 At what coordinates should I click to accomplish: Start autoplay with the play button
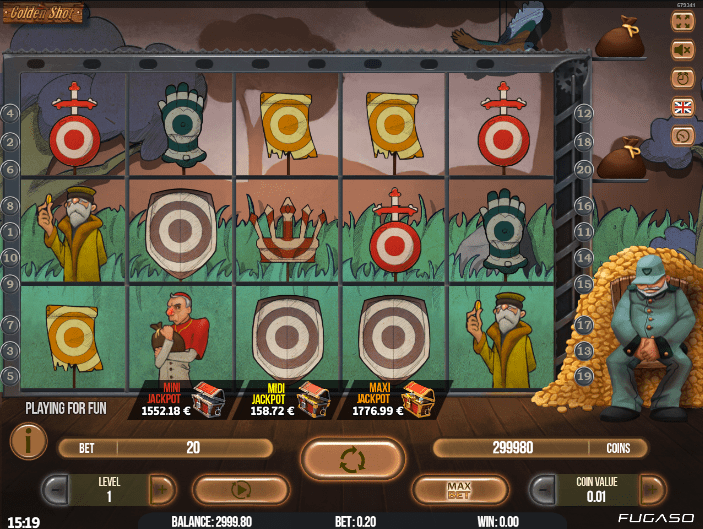[240, 490]
